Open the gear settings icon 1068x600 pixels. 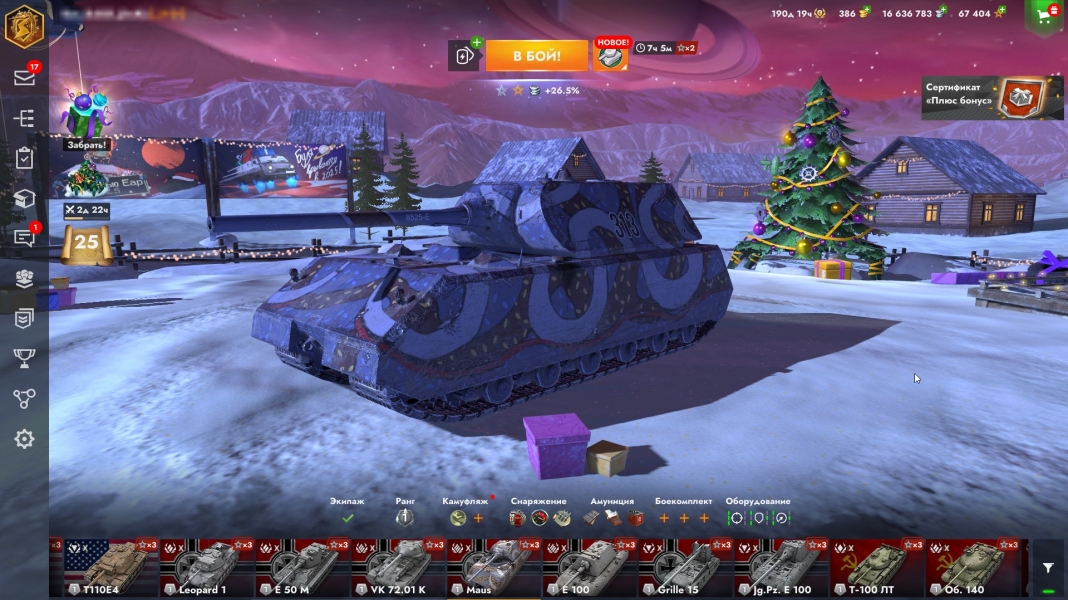click(x=24, y=439)
